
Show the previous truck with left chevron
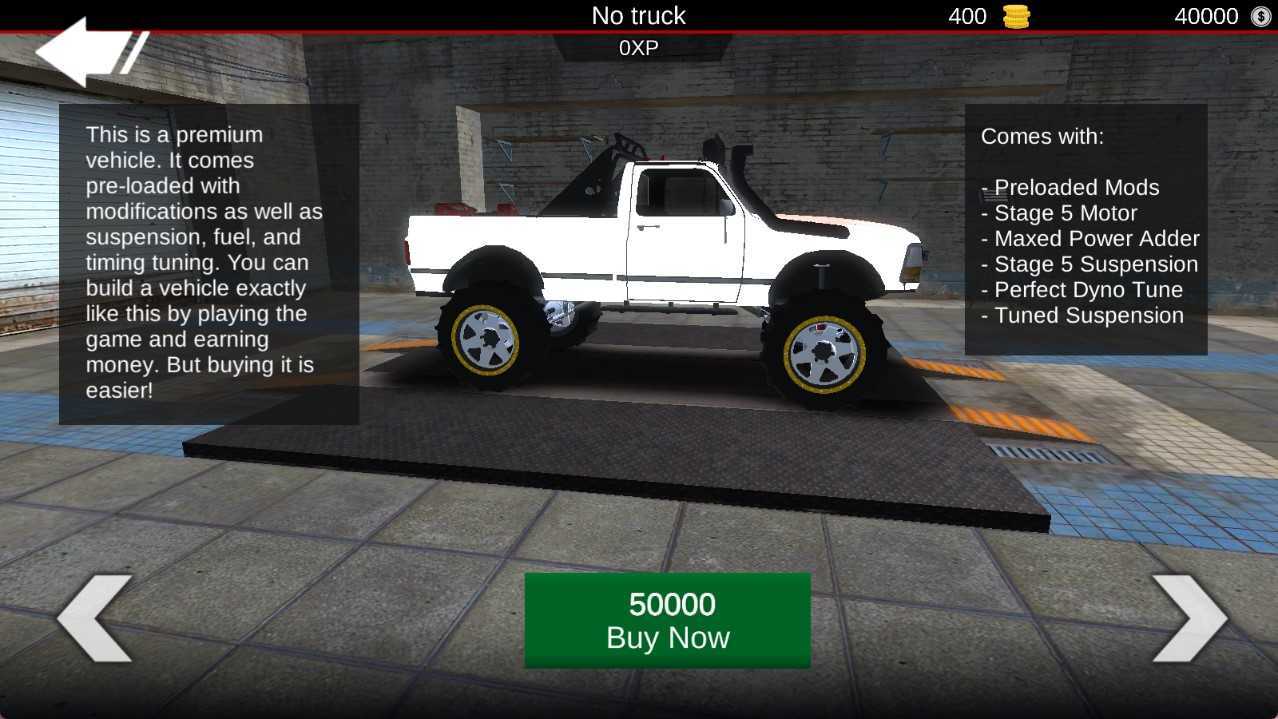point(94,618)
